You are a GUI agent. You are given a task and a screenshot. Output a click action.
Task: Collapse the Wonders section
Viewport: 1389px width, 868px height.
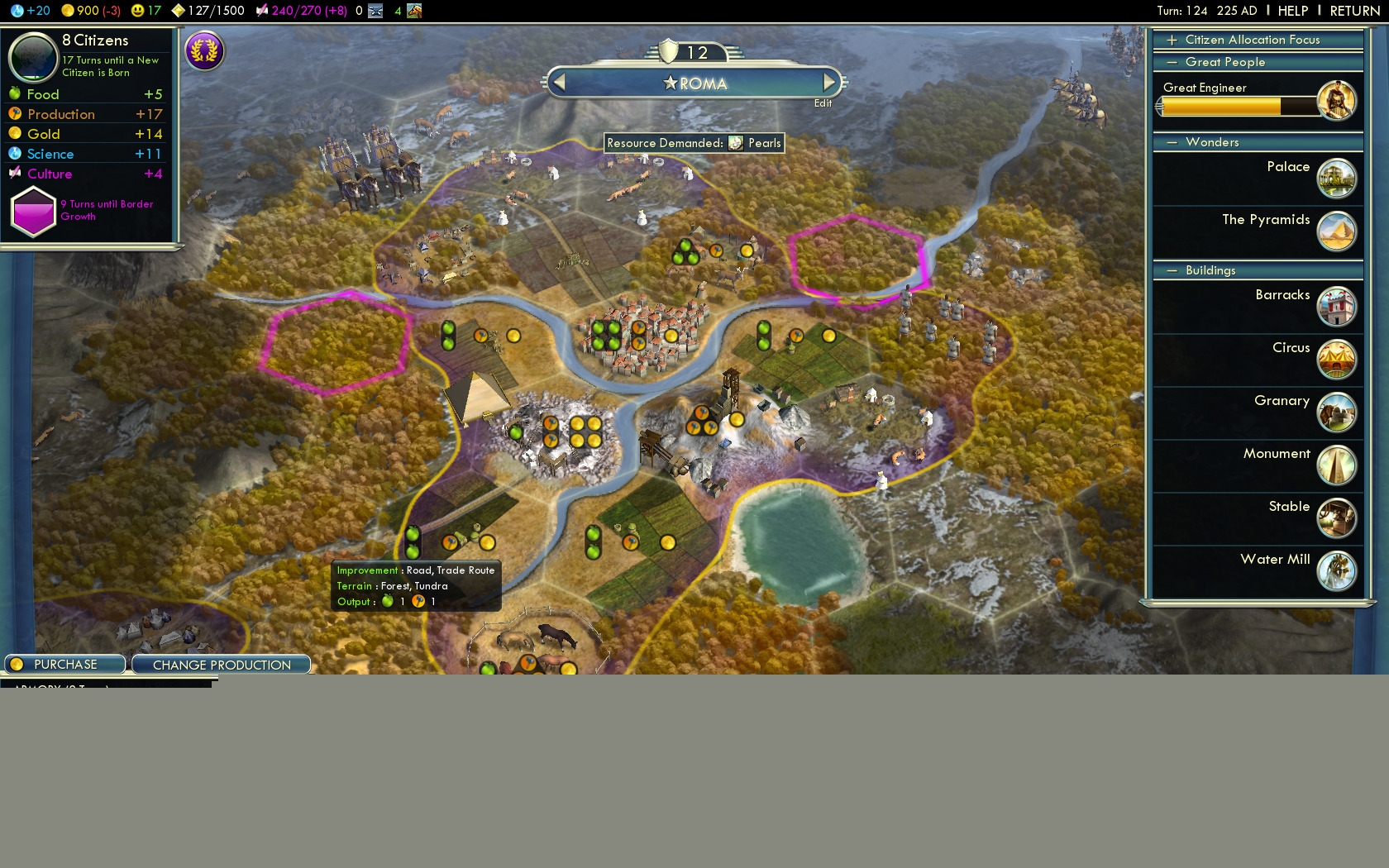(1211, 142)
